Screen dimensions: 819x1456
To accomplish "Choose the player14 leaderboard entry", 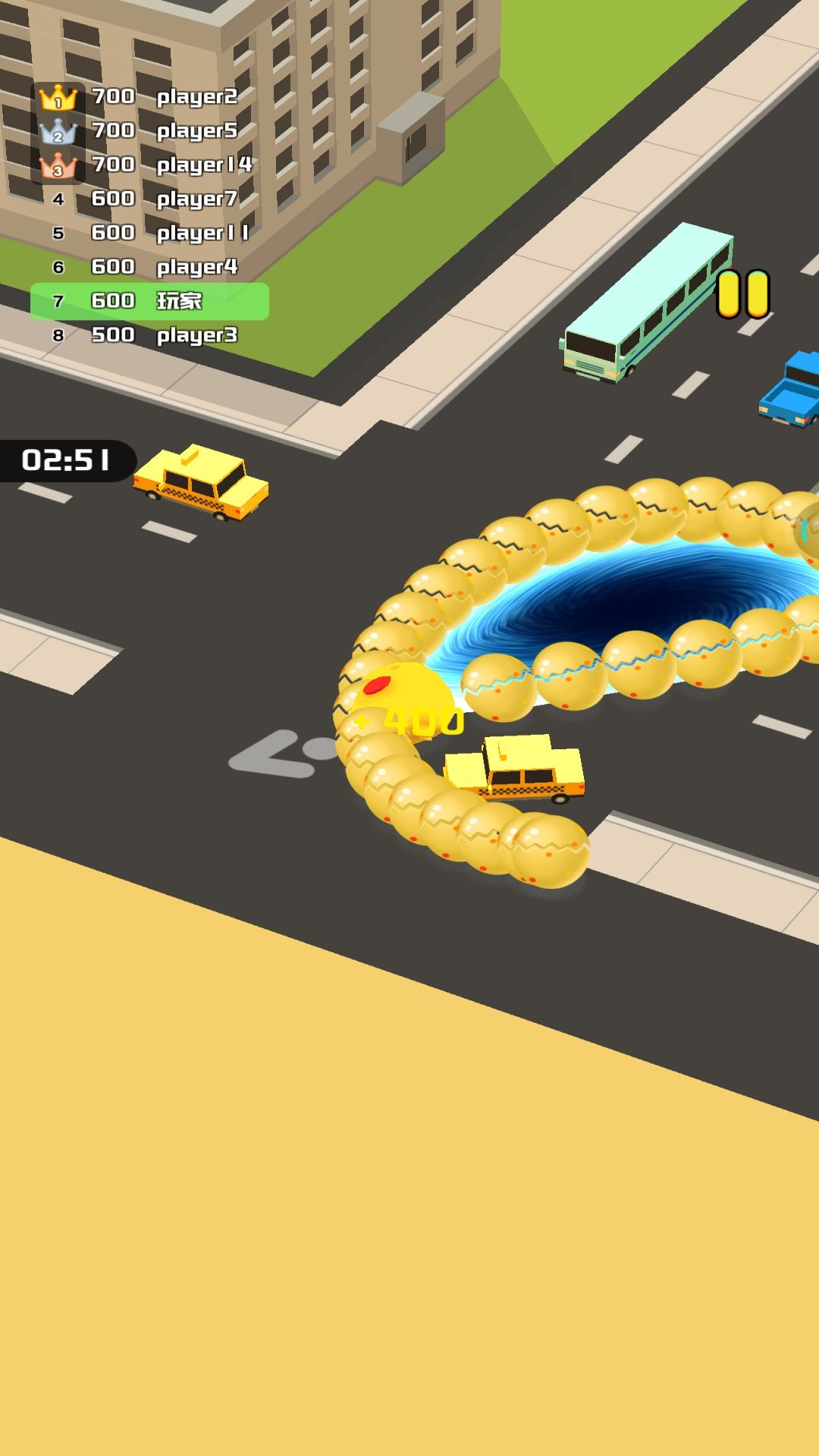I will click(149, 165).
